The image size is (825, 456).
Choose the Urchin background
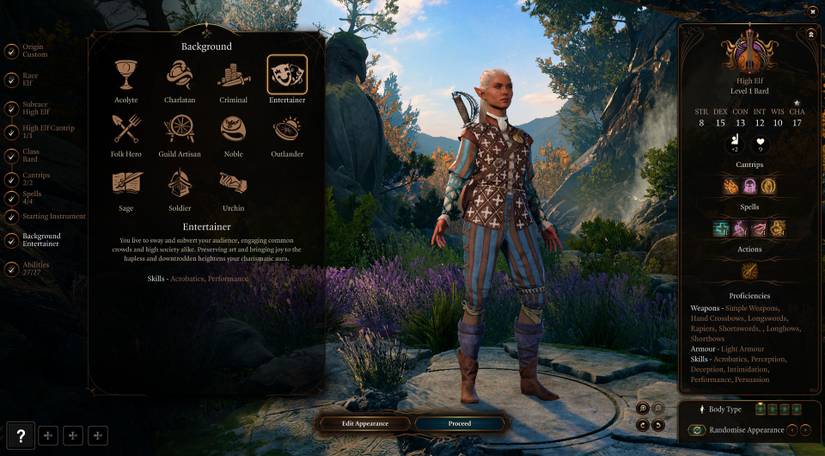(x=233, y=184)
